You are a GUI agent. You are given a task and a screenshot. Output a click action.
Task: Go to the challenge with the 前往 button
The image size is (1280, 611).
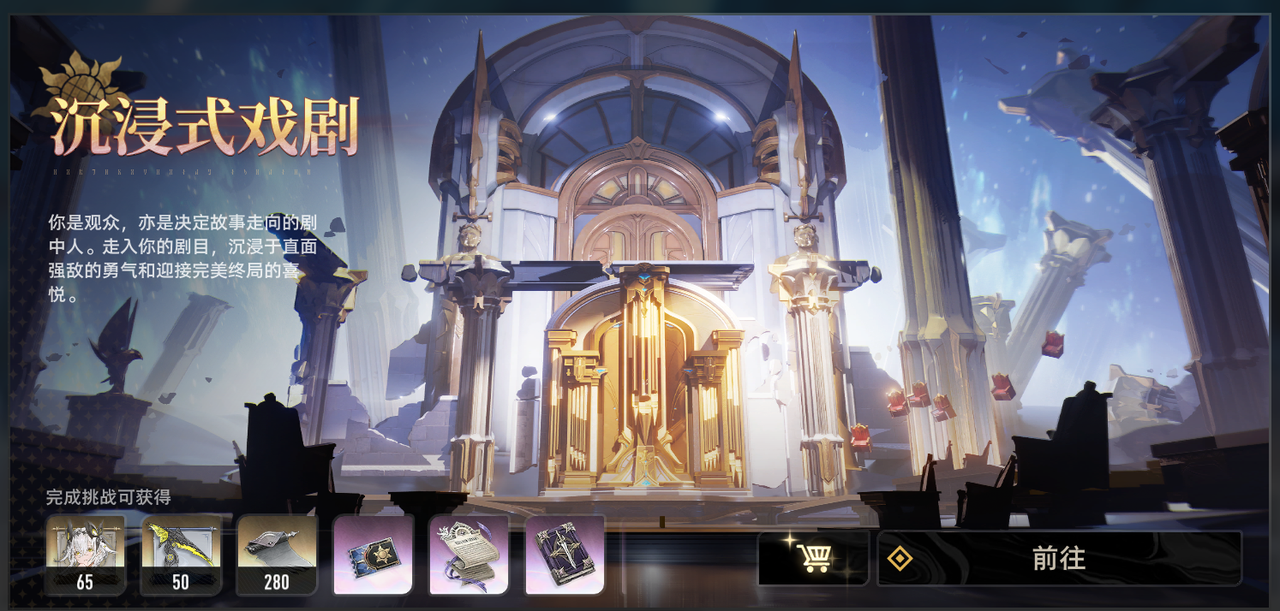(1059, 558)
